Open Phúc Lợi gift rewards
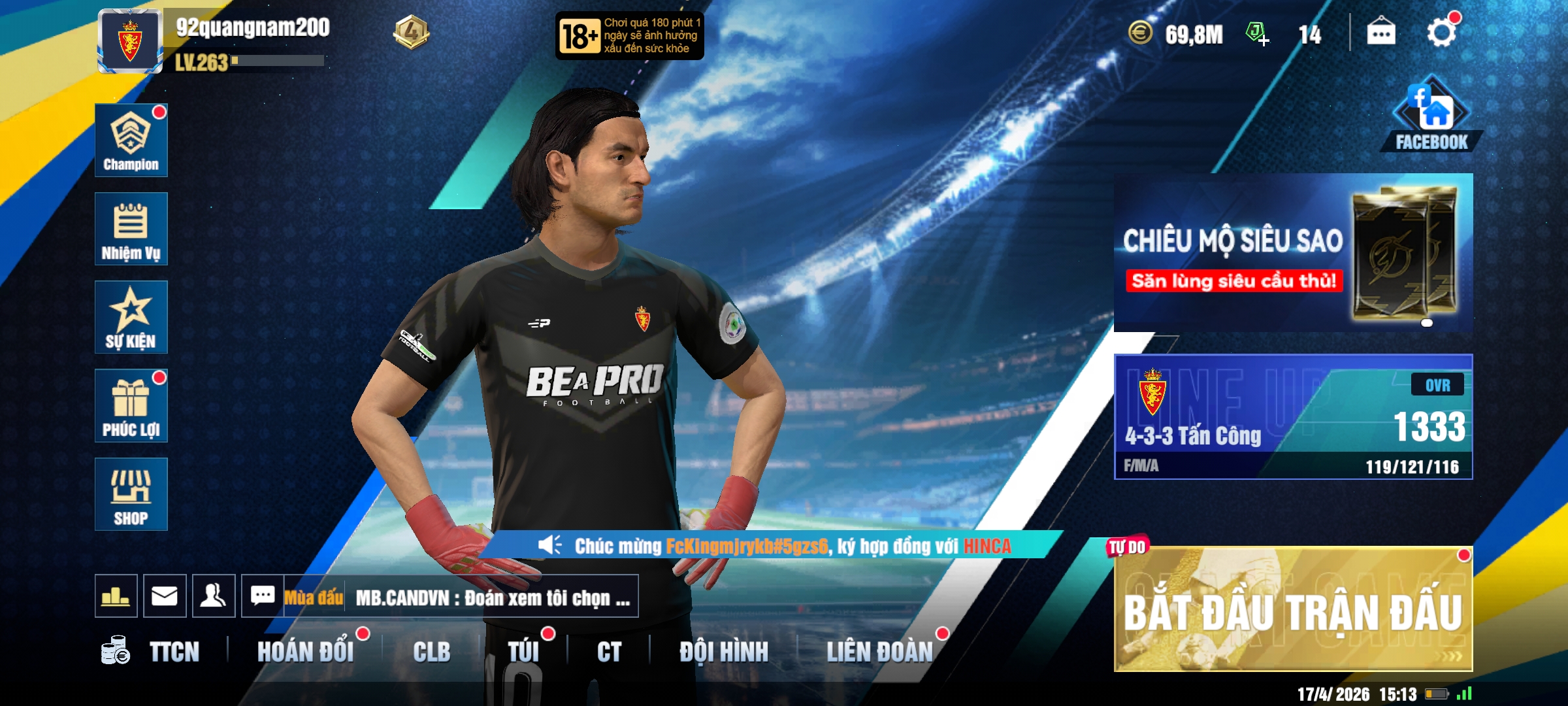 [x=131, y=405]
